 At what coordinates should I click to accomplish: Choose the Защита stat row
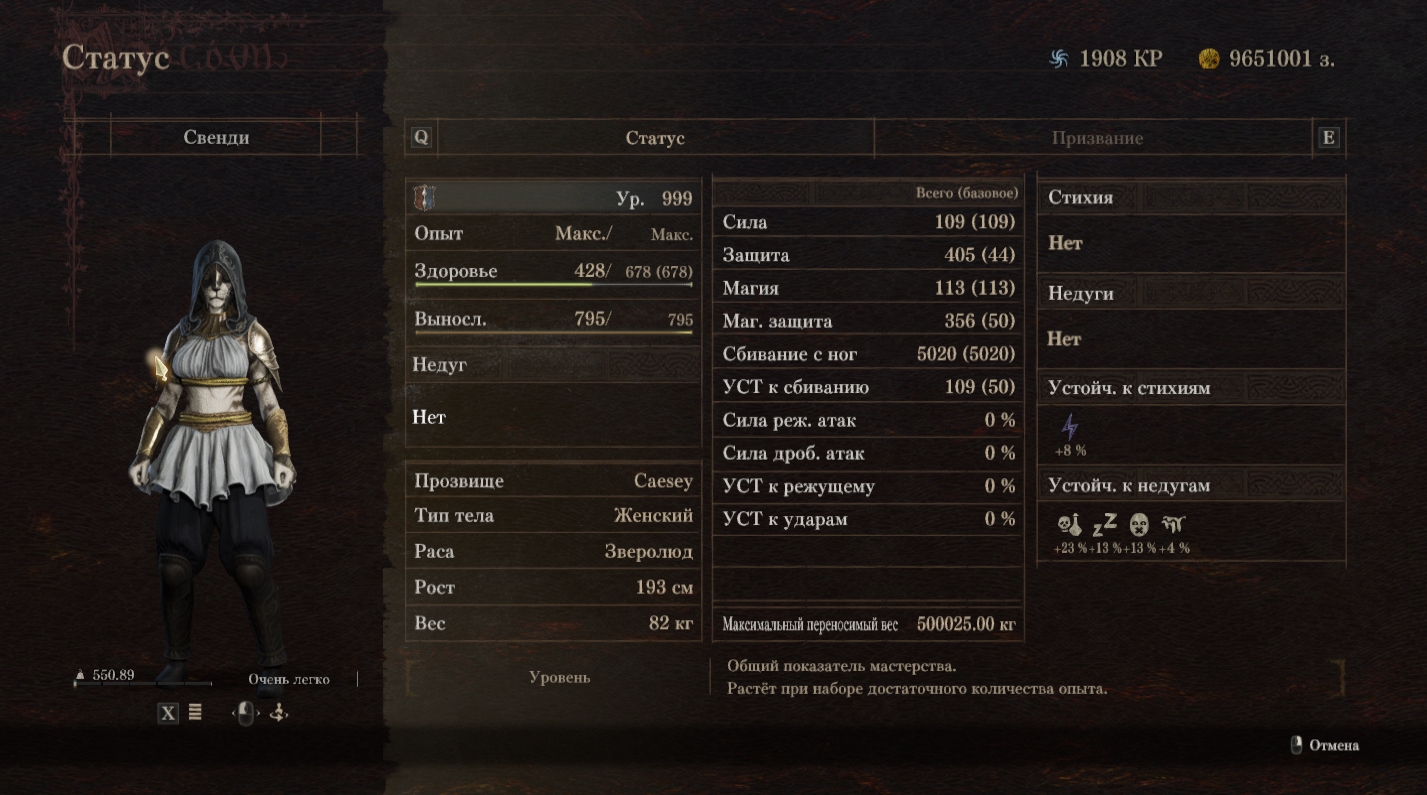868,255
